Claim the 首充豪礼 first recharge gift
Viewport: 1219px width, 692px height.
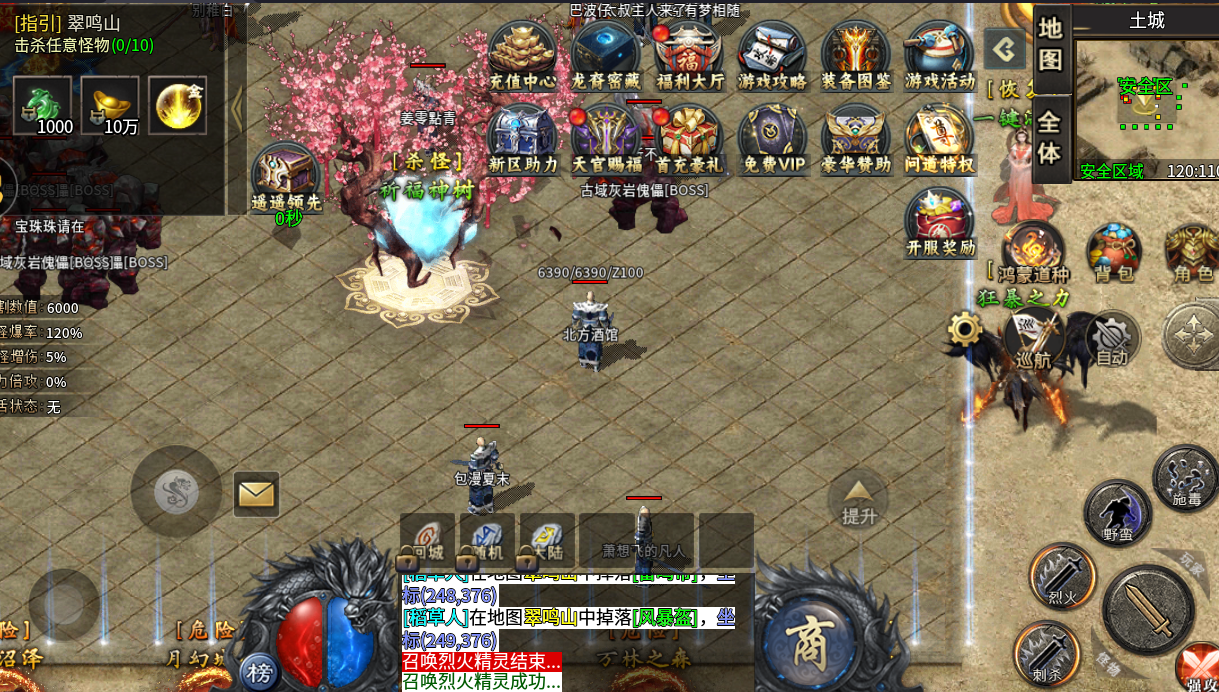pyautogui.click(x=690, y=139)
